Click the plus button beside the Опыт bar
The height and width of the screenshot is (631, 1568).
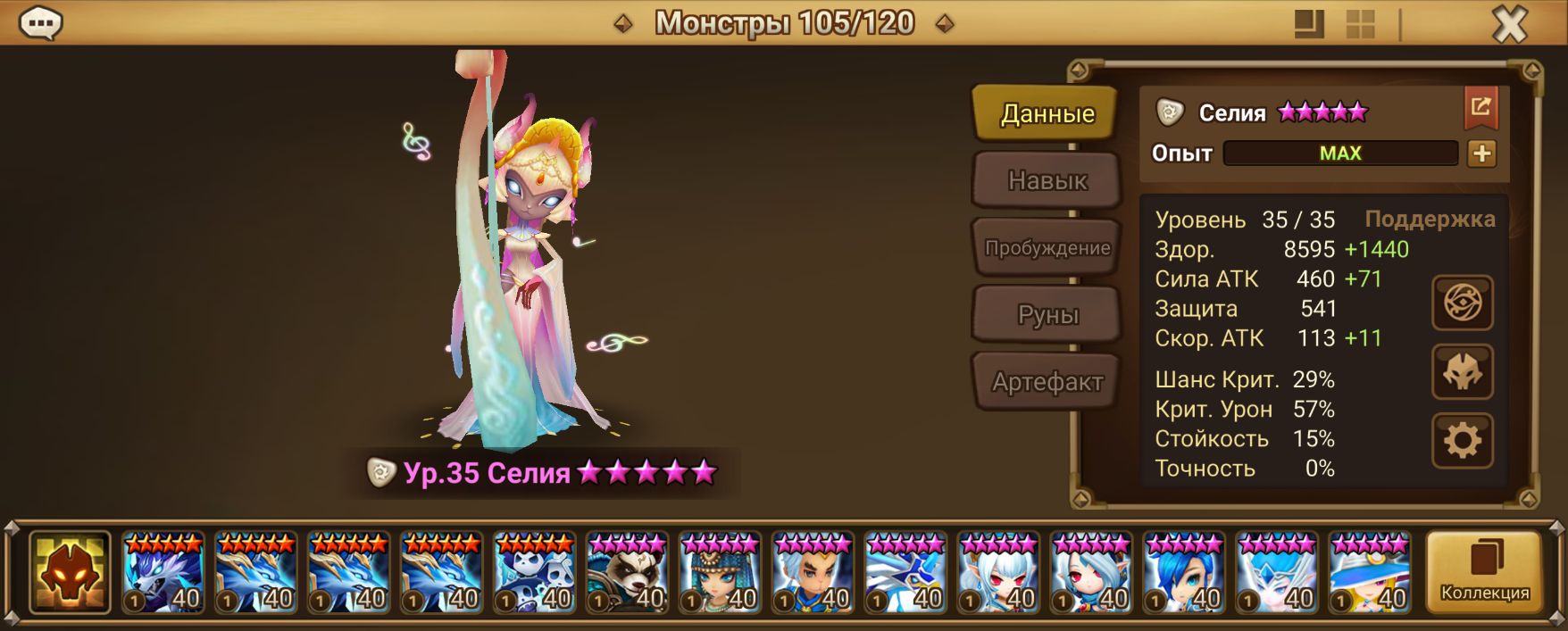point(1481,154)
